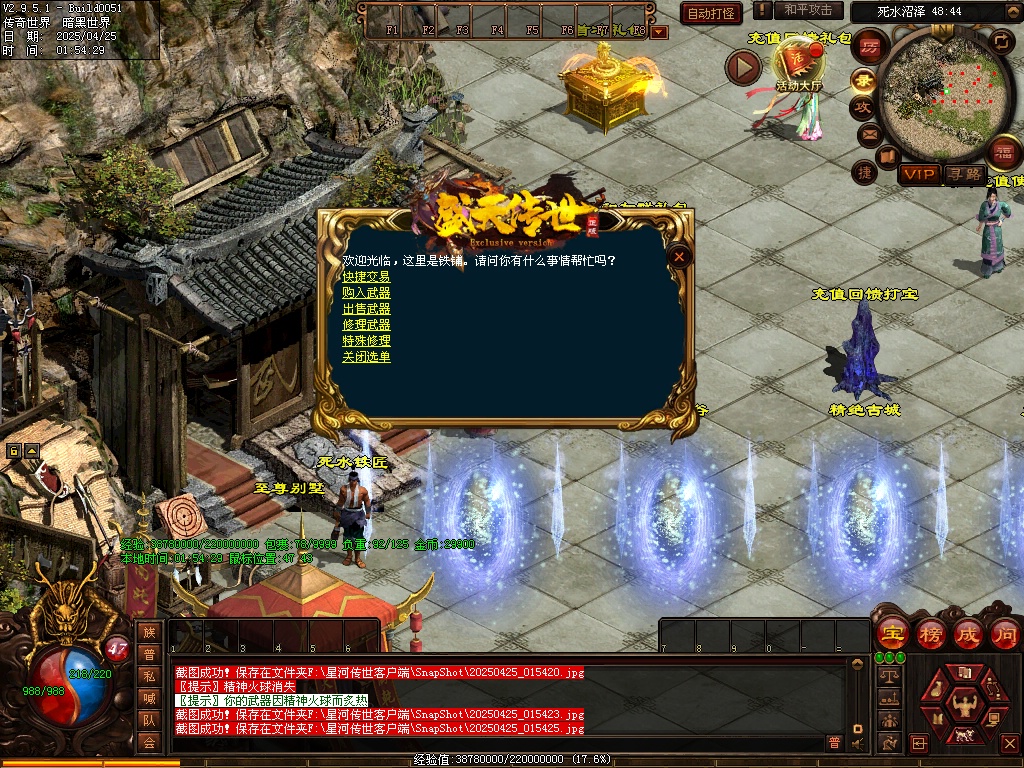Choose 关闭选单 to close the menu
Screen dimensions: 1024x768
click(366, 357)
